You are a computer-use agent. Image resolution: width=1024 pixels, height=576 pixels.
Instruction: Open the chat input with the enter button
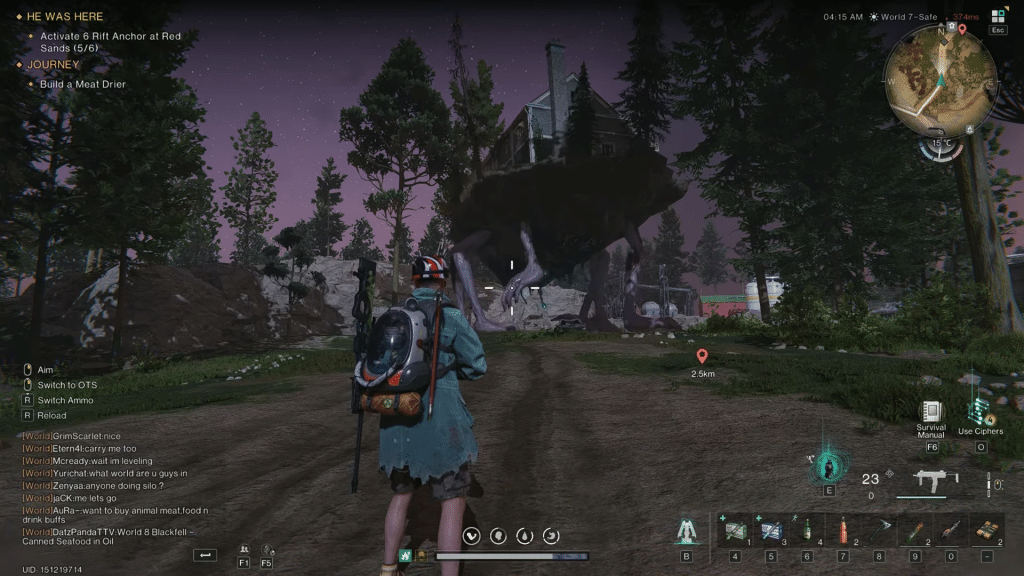tap(206, 554)
